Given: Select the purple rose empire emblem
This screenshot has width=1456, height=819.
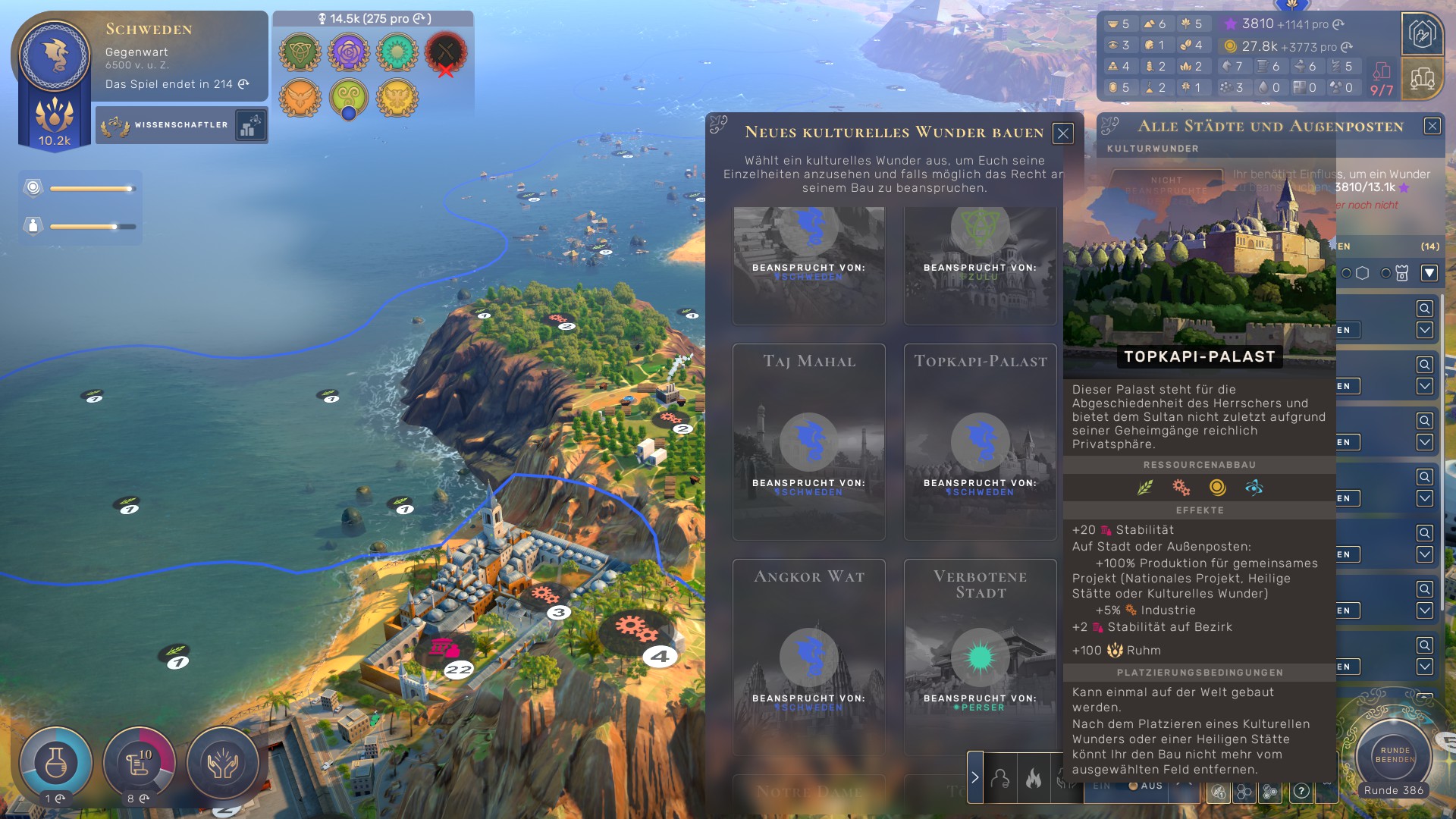Looking at the screenshot, I should pyautogui.click(x=349, y=52).
